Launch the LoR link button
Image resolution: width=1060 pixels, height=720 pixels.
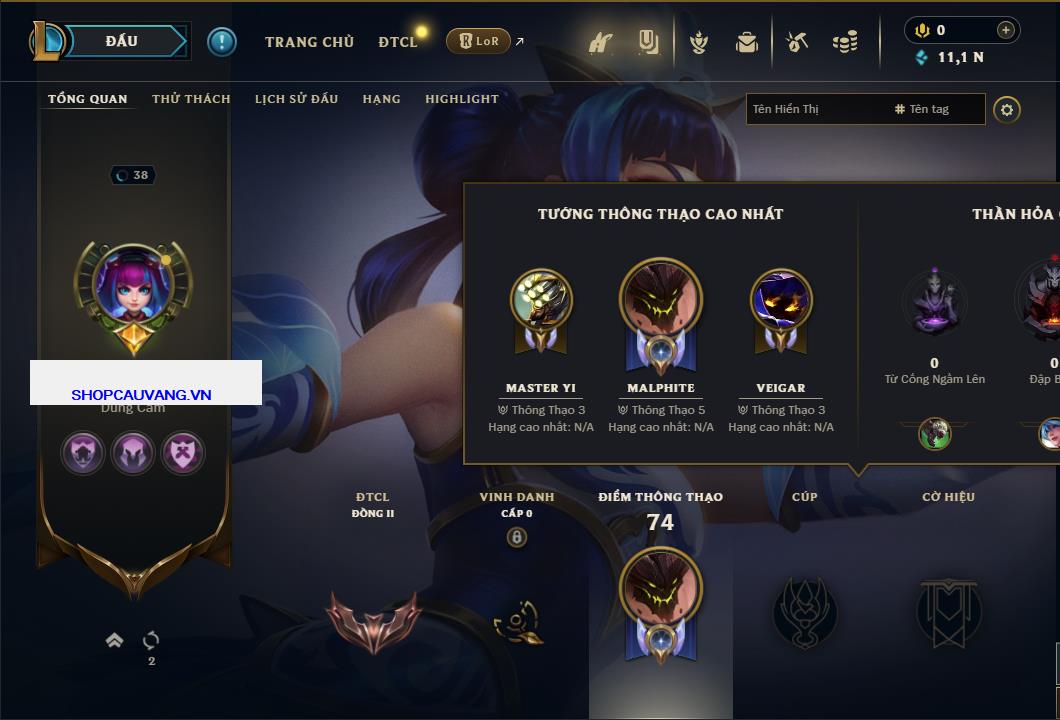point(479,41)
